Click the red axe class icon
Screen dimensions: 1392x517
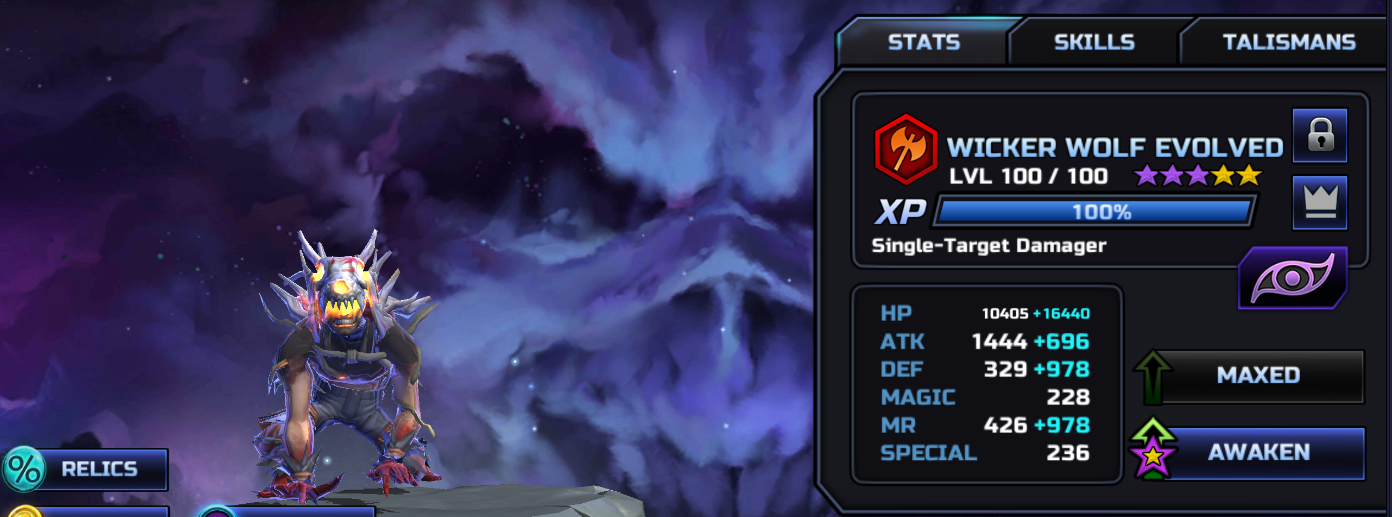(x=904, y=147)
